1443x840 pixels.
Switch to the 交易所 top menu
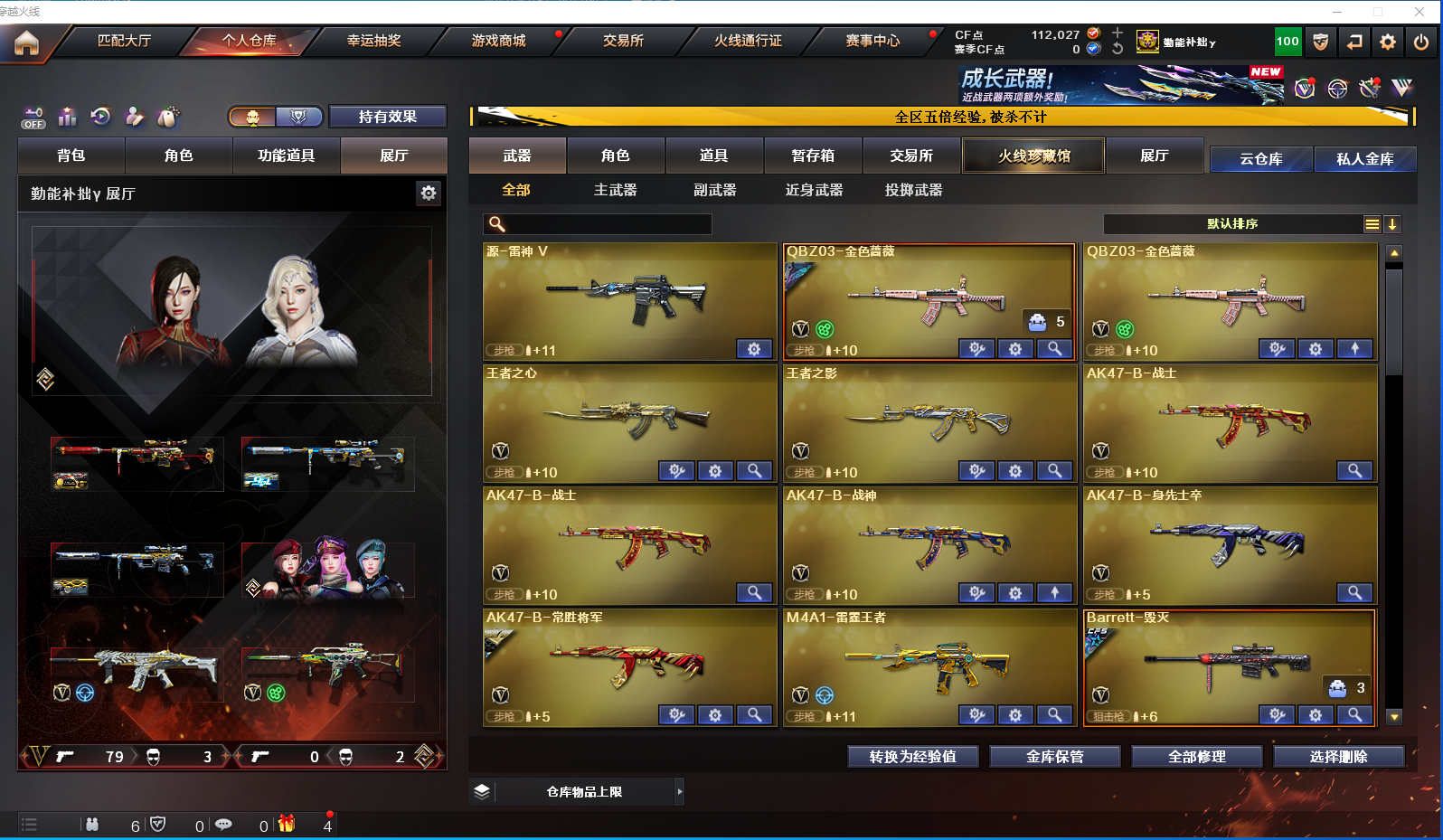623,41
